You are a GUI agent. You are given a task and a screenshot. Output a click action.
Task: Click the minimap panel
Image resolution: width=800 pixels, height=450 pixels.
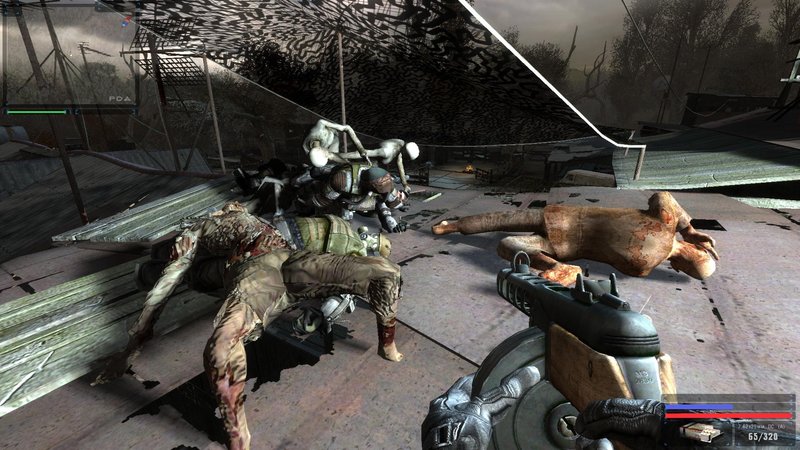click(68, 48)
